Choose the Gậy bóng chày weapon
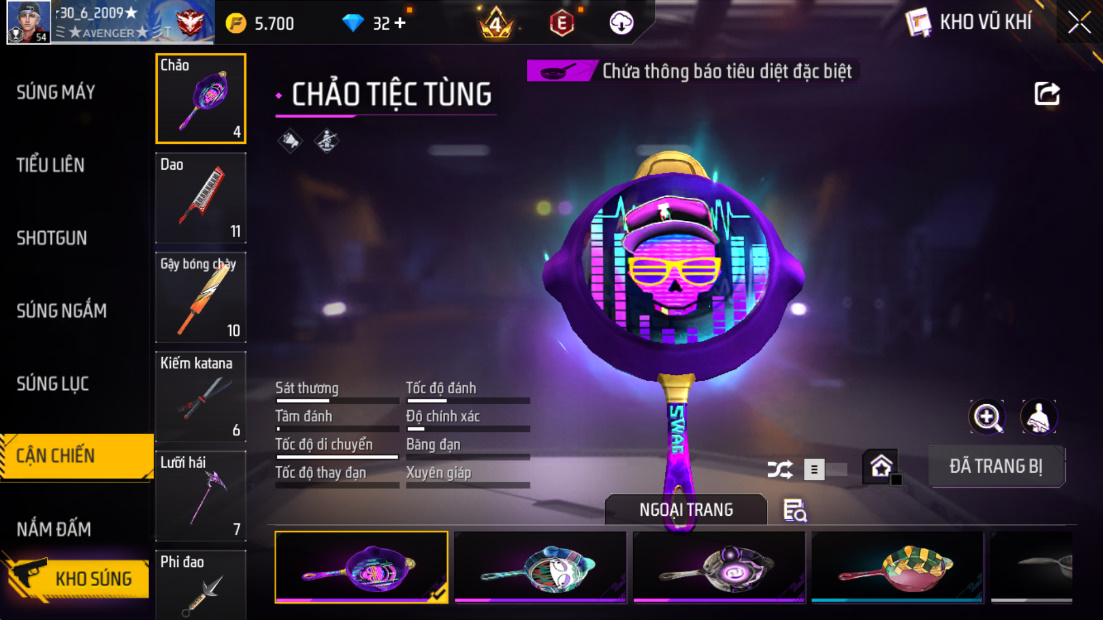 pyautogui.click(x=201, y=297)
